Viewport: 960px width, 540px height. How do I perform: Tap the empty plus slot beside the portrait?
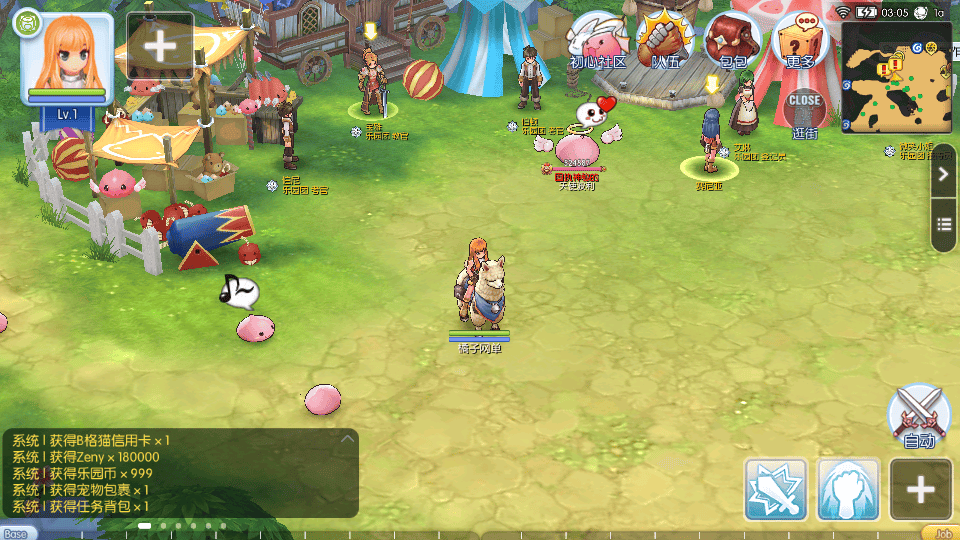coord(160,46)
